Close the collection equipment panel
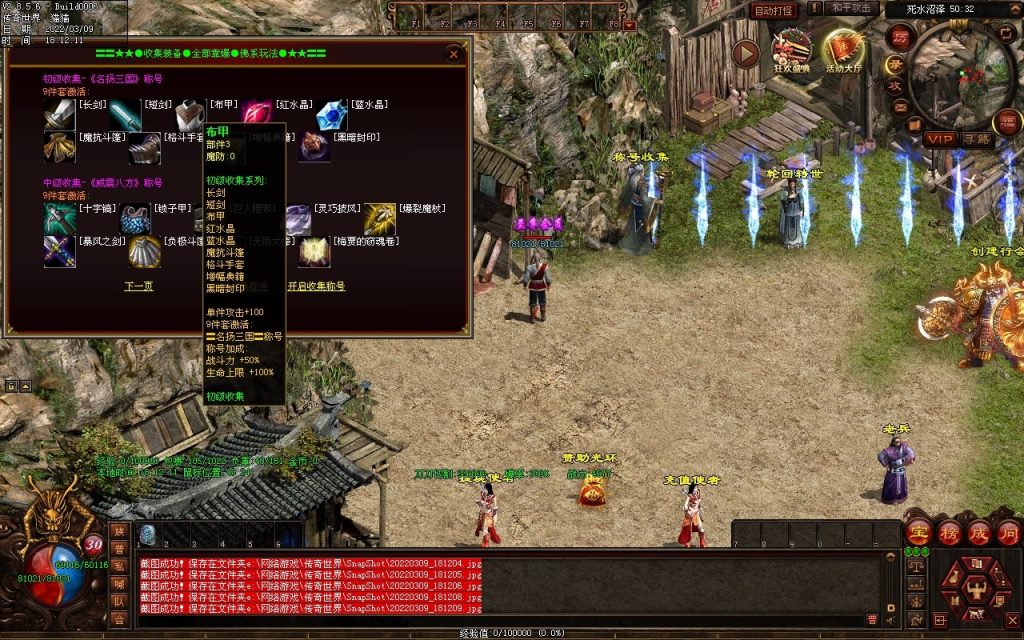This screenshot has width=1024, height=640. tap(454, 54)
